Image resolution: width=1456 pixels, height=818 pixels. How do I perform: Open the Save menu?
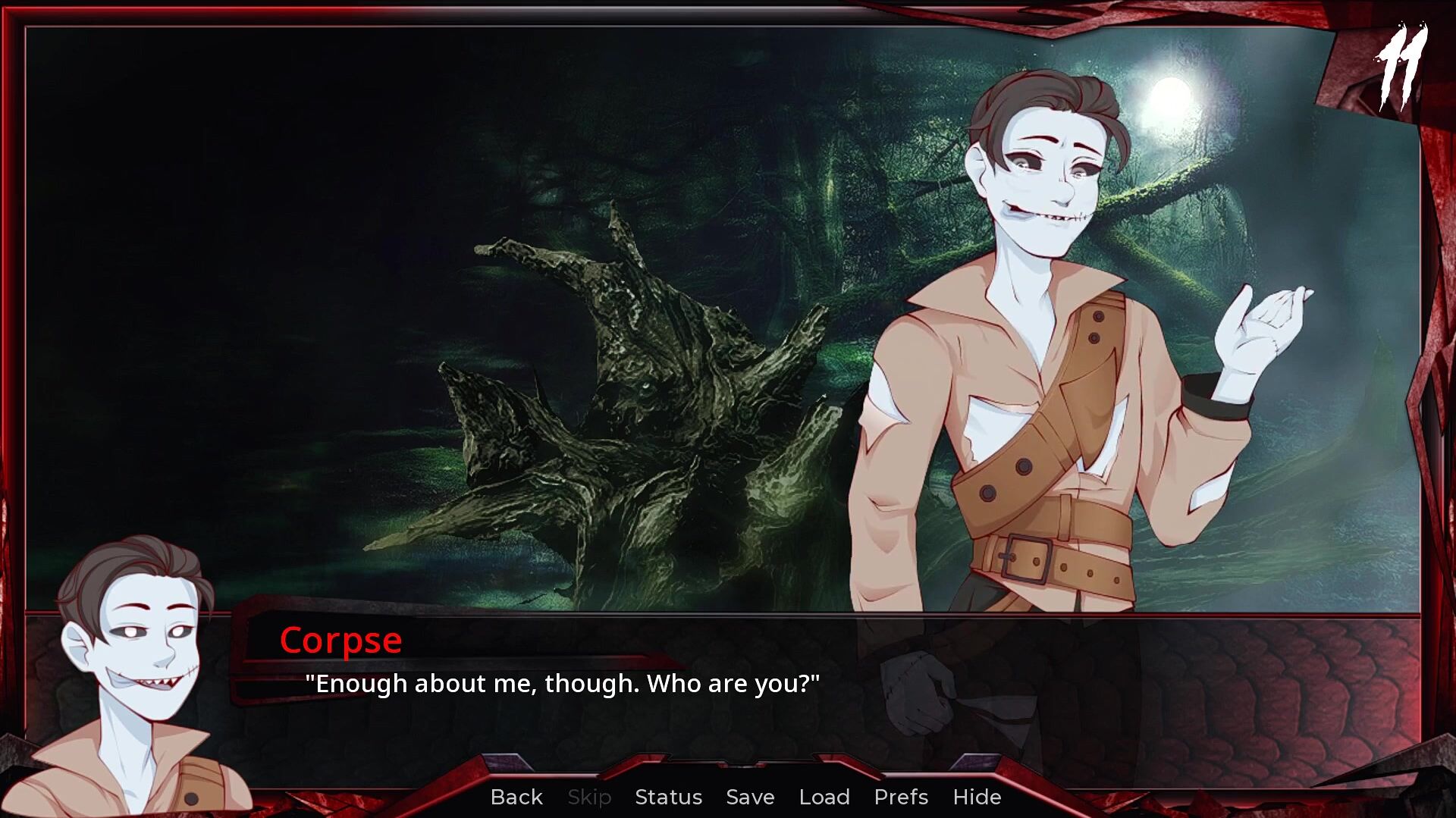tap(750, 797)
